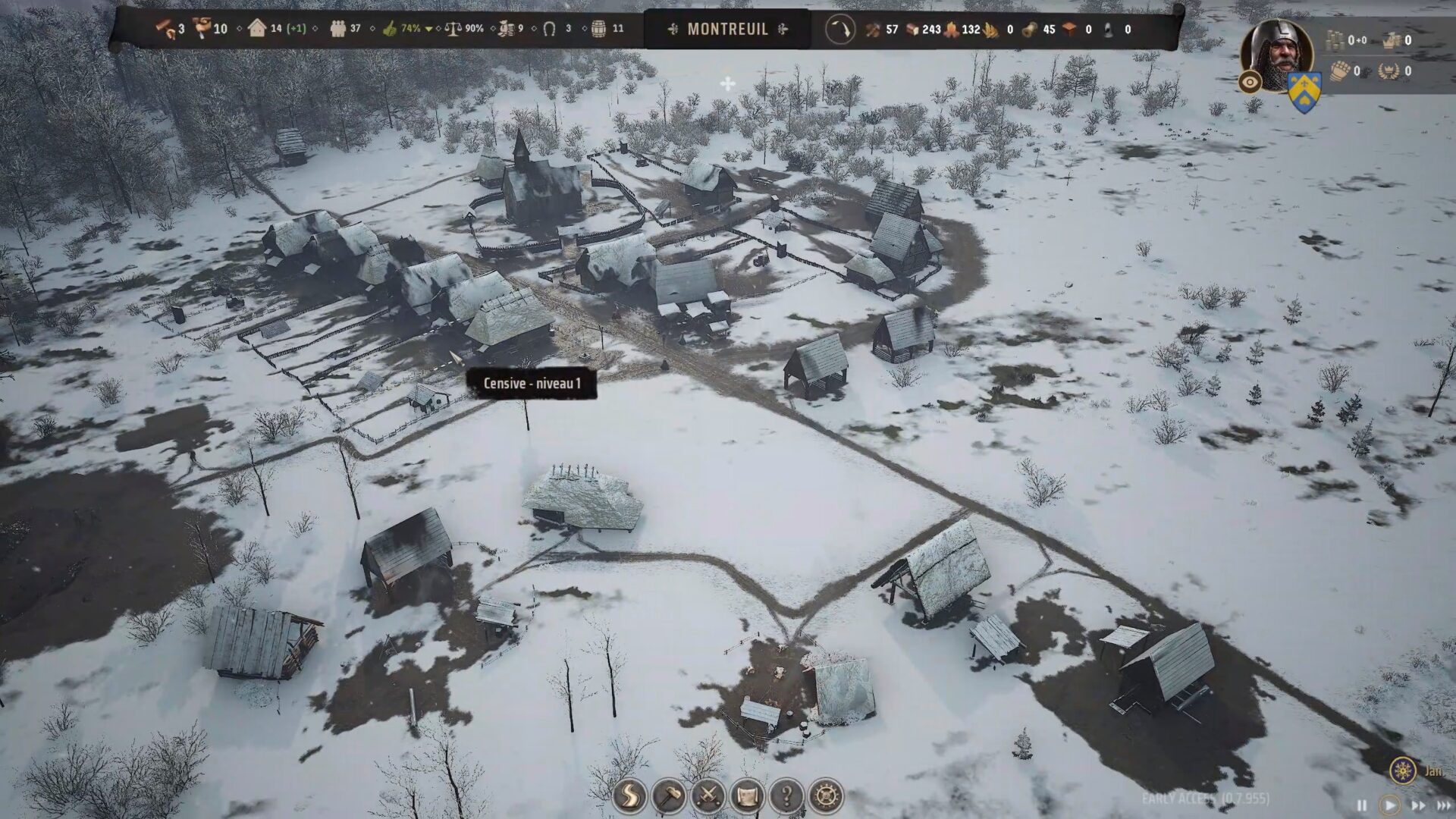
Task: Click the treasury coin stack icon
Action: coord(1335,40)
